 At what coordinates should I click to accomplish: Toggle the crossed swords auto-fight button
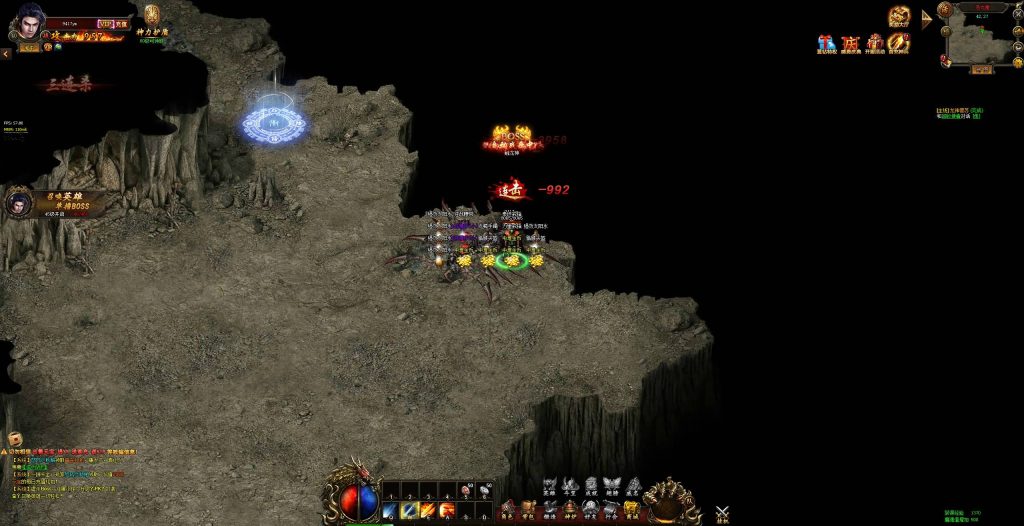point(722,512)
